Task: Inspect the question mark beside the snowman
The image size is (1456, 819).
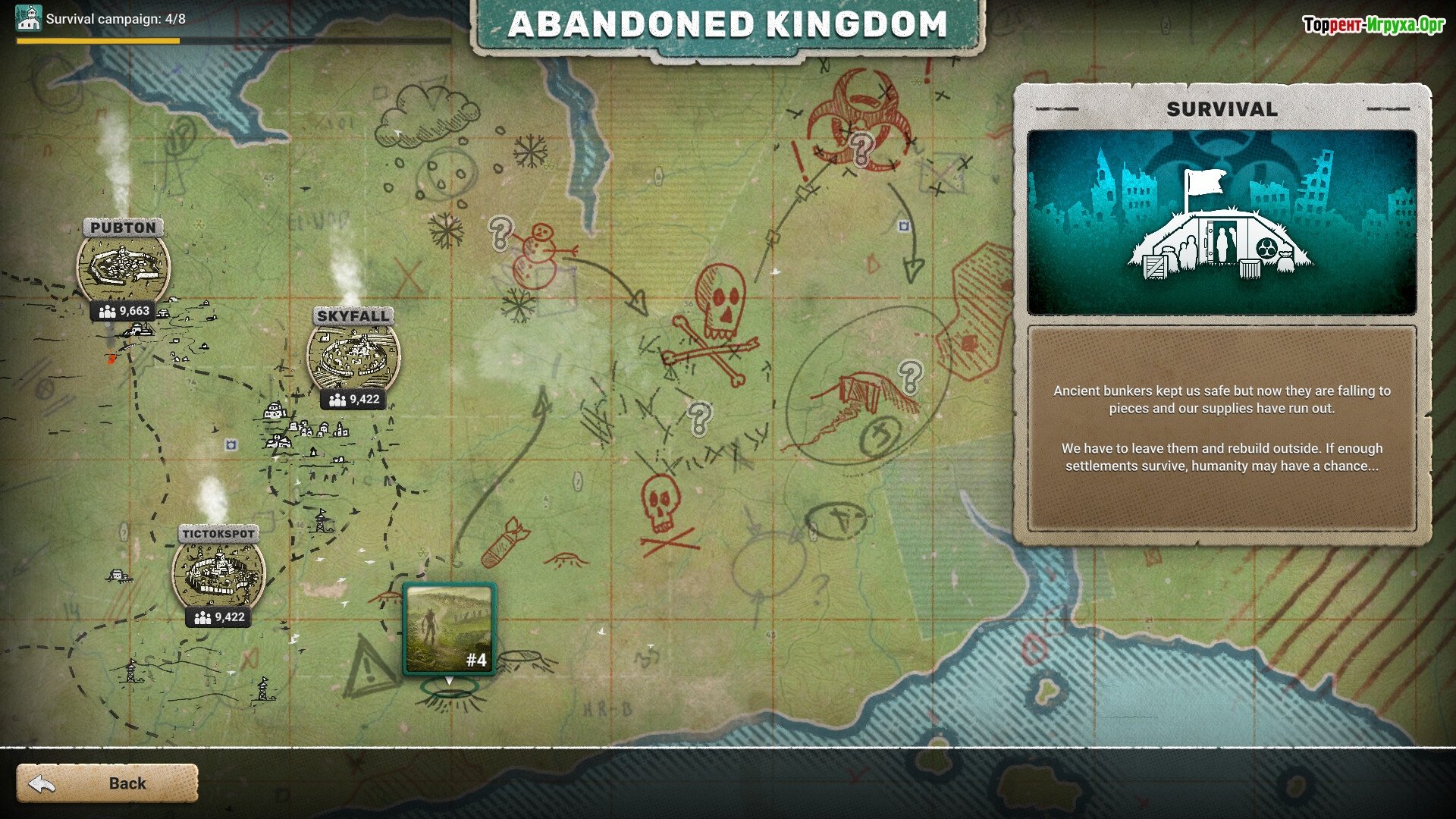Action: pos(500,233)
